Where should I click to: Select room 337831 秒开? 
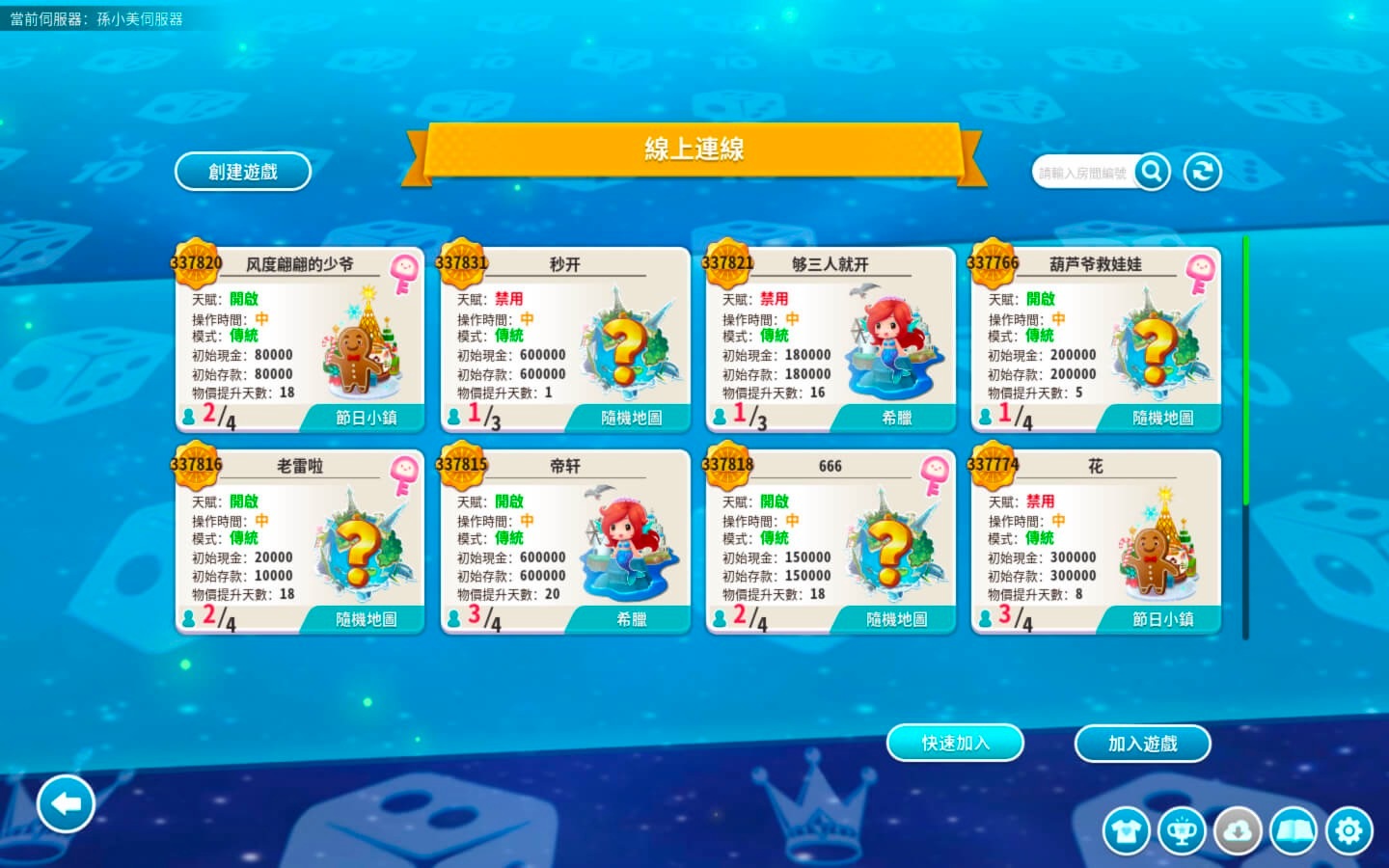coord(565,339)
